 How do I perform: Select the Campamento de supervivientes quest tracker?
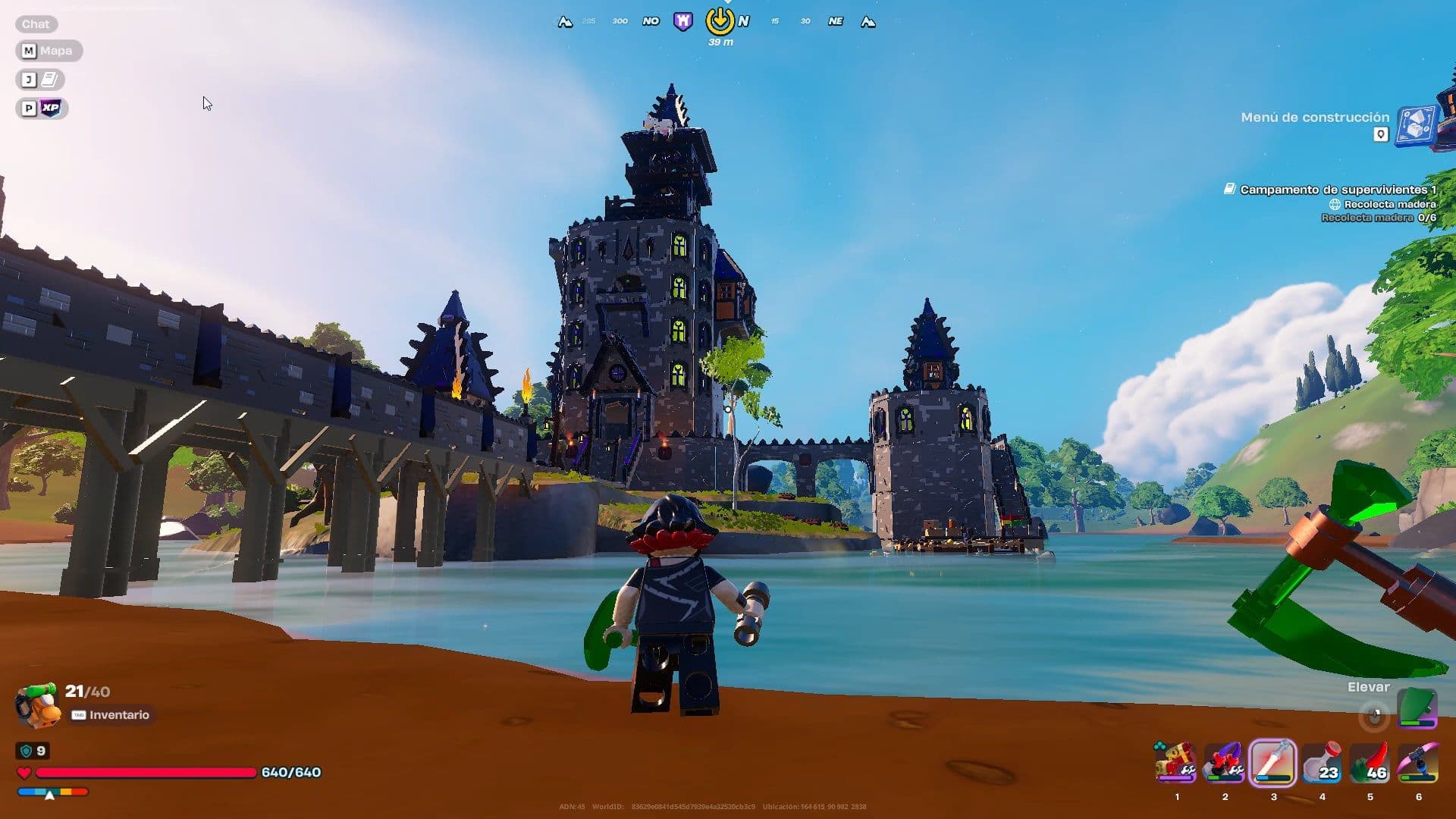(1337, 190)
